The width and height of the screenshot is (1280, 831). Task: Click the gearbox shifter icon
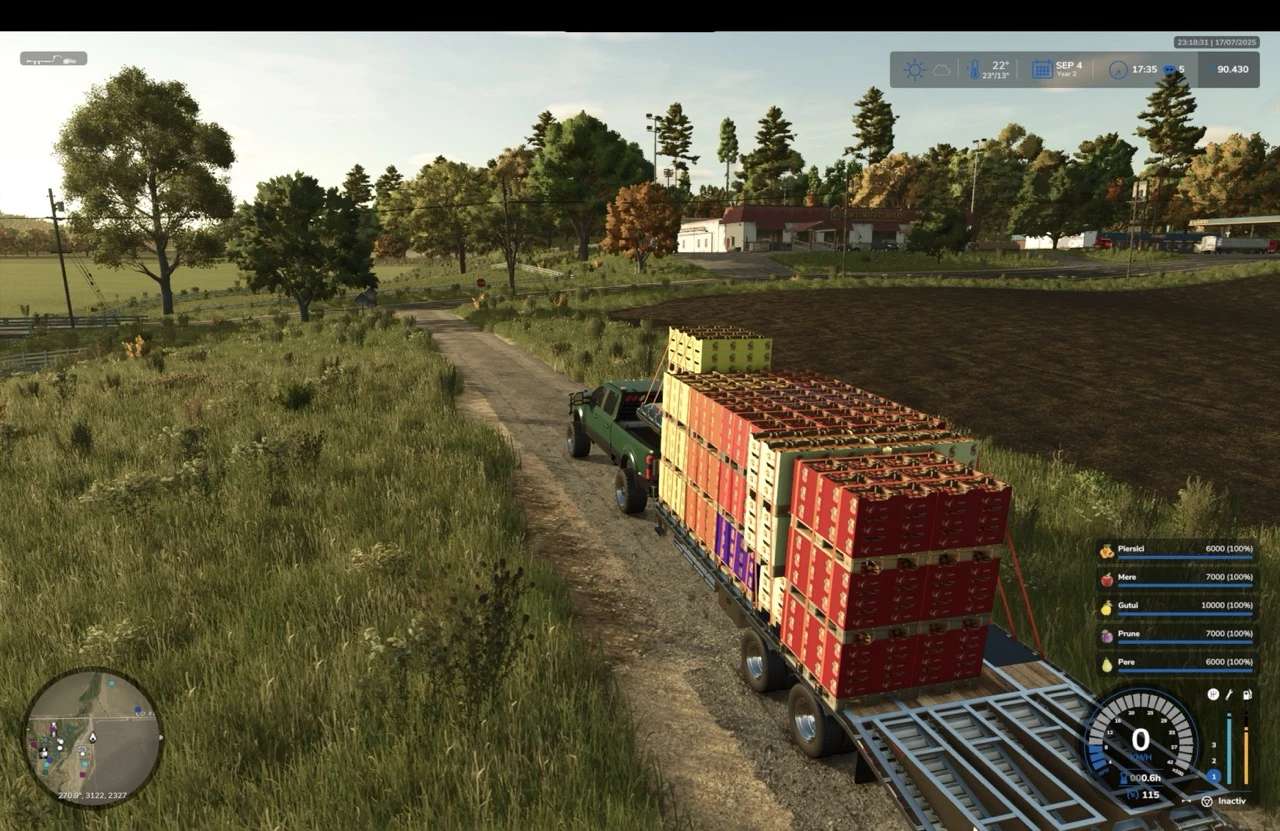(1213, 694)
